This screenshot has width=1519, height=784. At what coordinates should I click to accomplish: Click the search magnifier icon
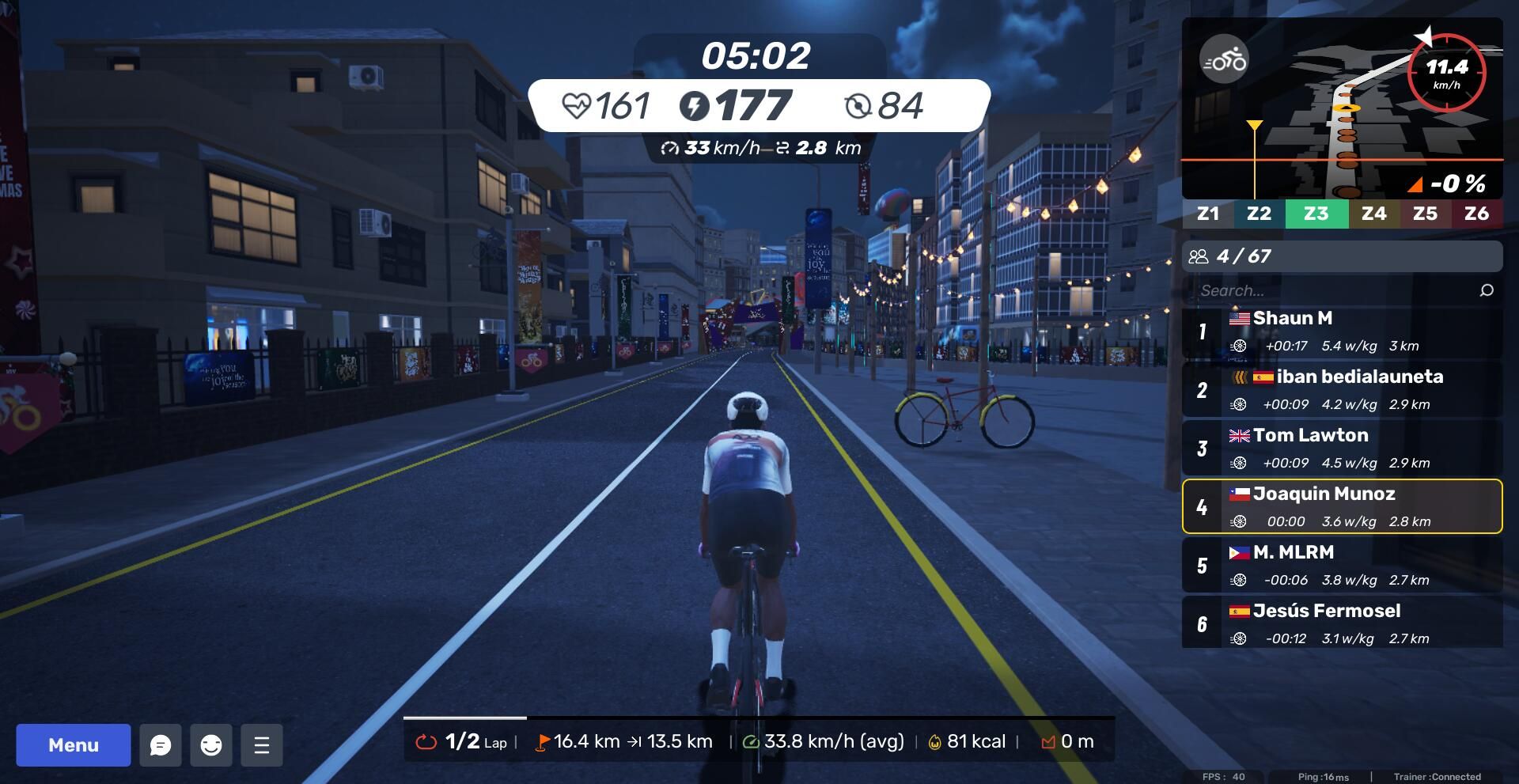[x=1487, y=290]
